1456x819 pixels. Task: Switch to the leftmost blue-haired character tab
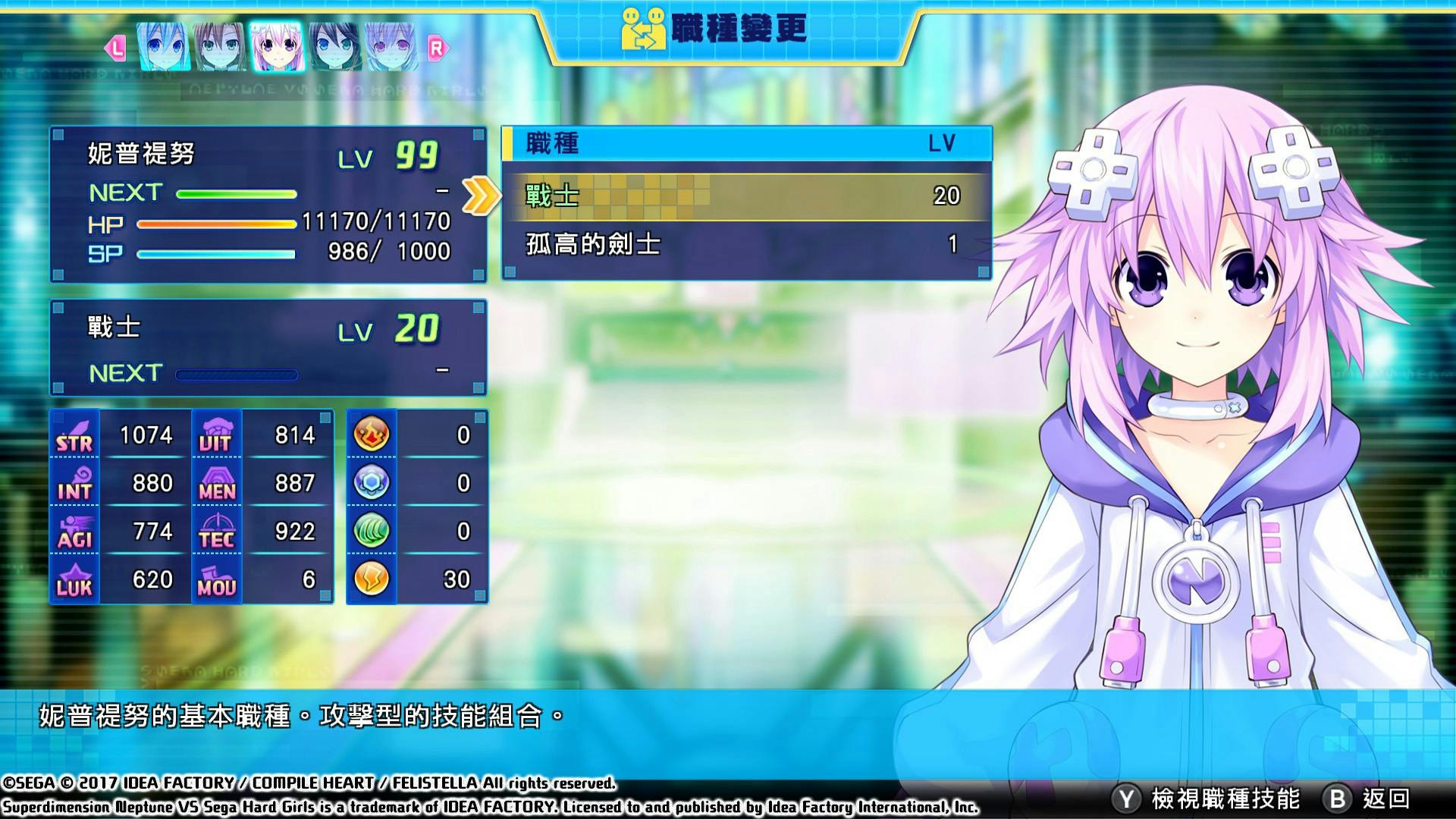164,47
